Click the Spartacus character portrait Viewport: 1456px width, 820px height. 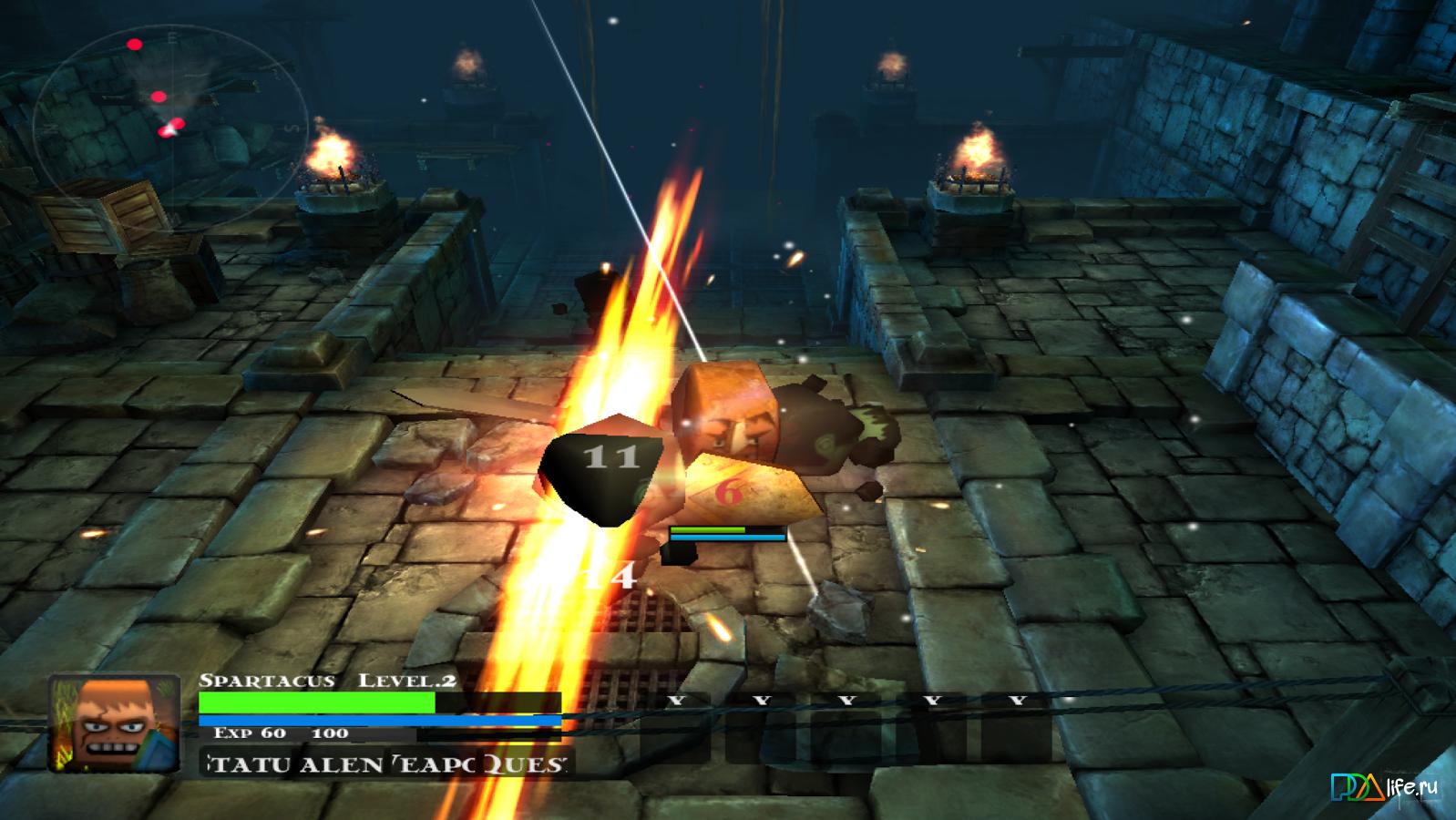(x=115, y=723)
